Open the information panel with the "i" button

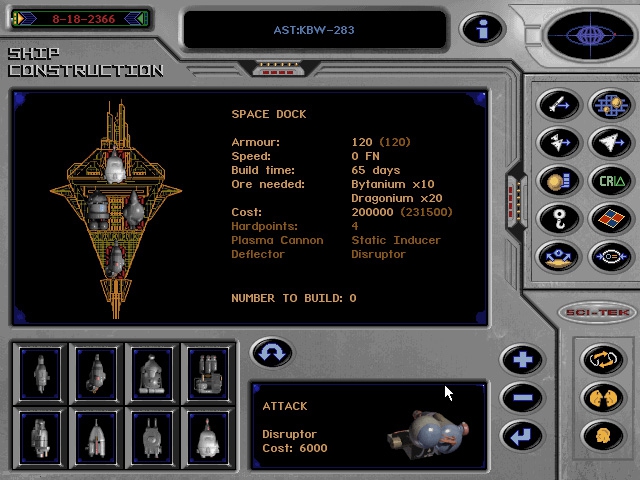481,29
